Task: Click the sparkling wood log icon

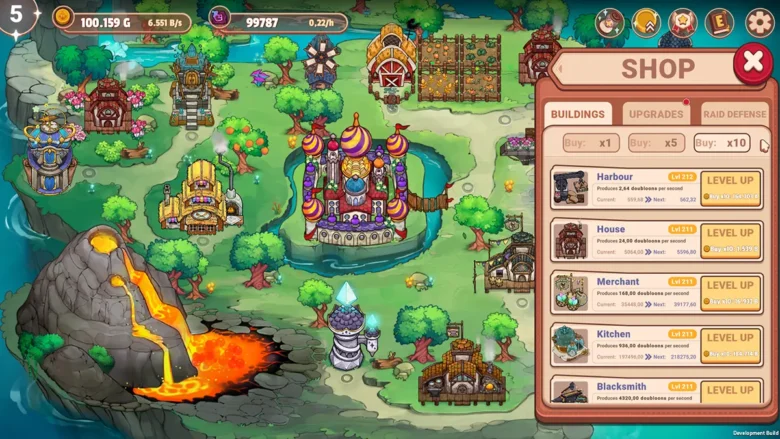Action: pos(610,22)
